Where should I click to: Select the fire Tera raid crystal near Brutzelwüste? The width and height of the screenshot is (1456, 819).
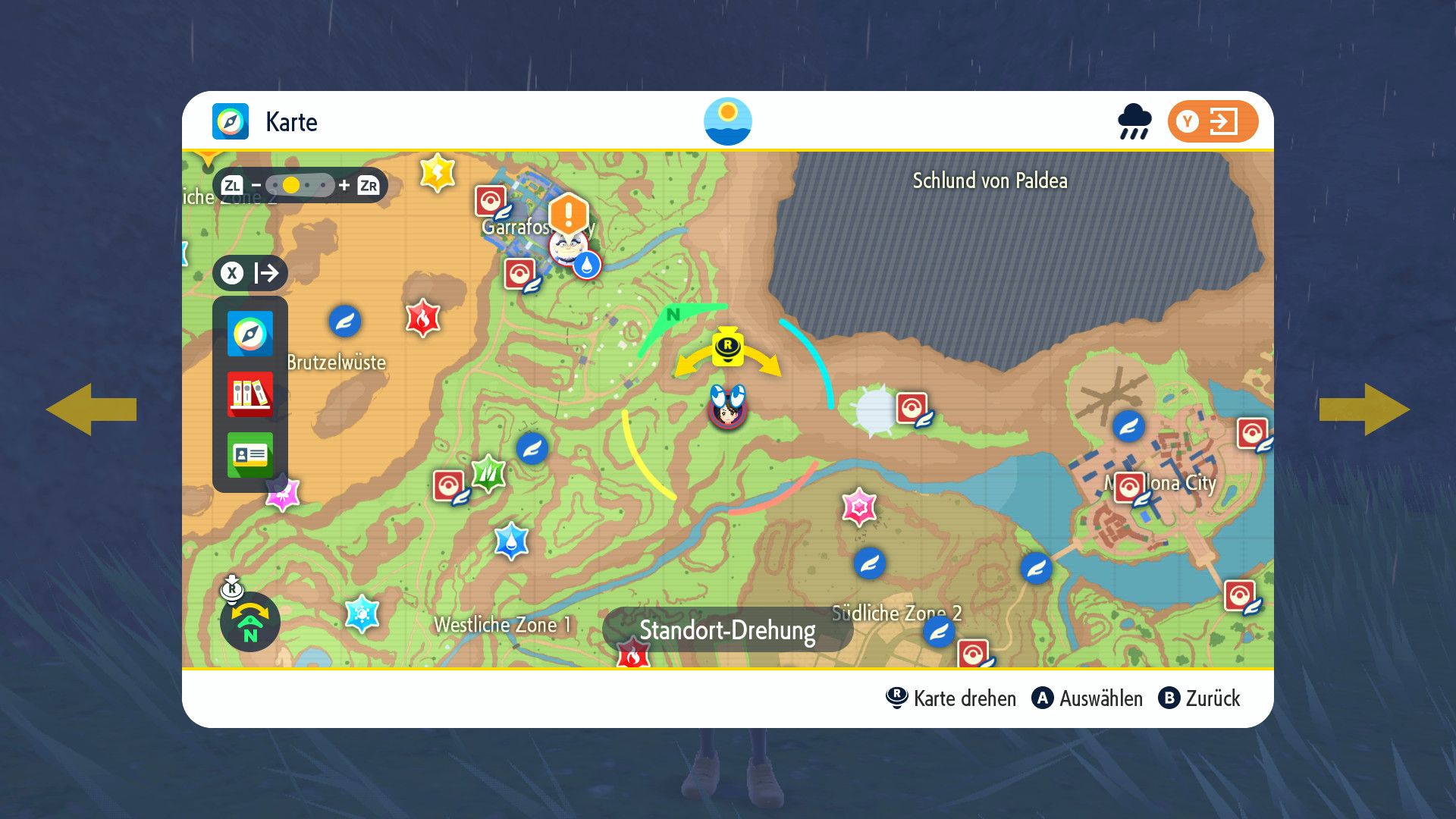pos(422,318)
